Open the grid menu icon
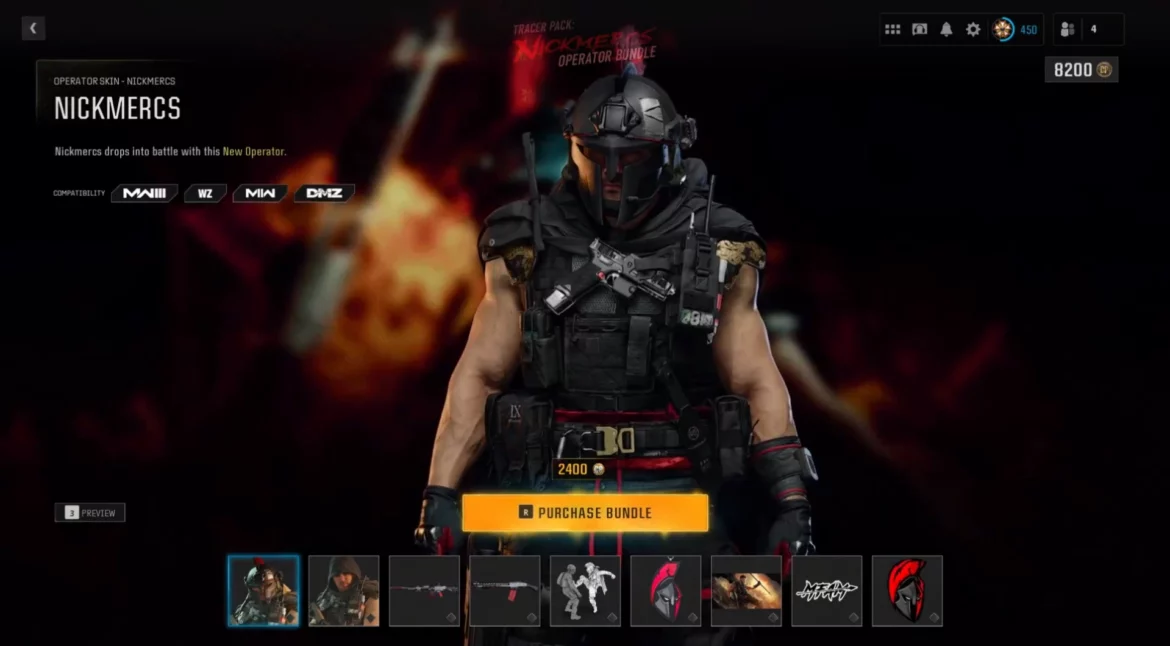Image resolution: width=1170 pixels, height=646 pixels. (893, 30)
